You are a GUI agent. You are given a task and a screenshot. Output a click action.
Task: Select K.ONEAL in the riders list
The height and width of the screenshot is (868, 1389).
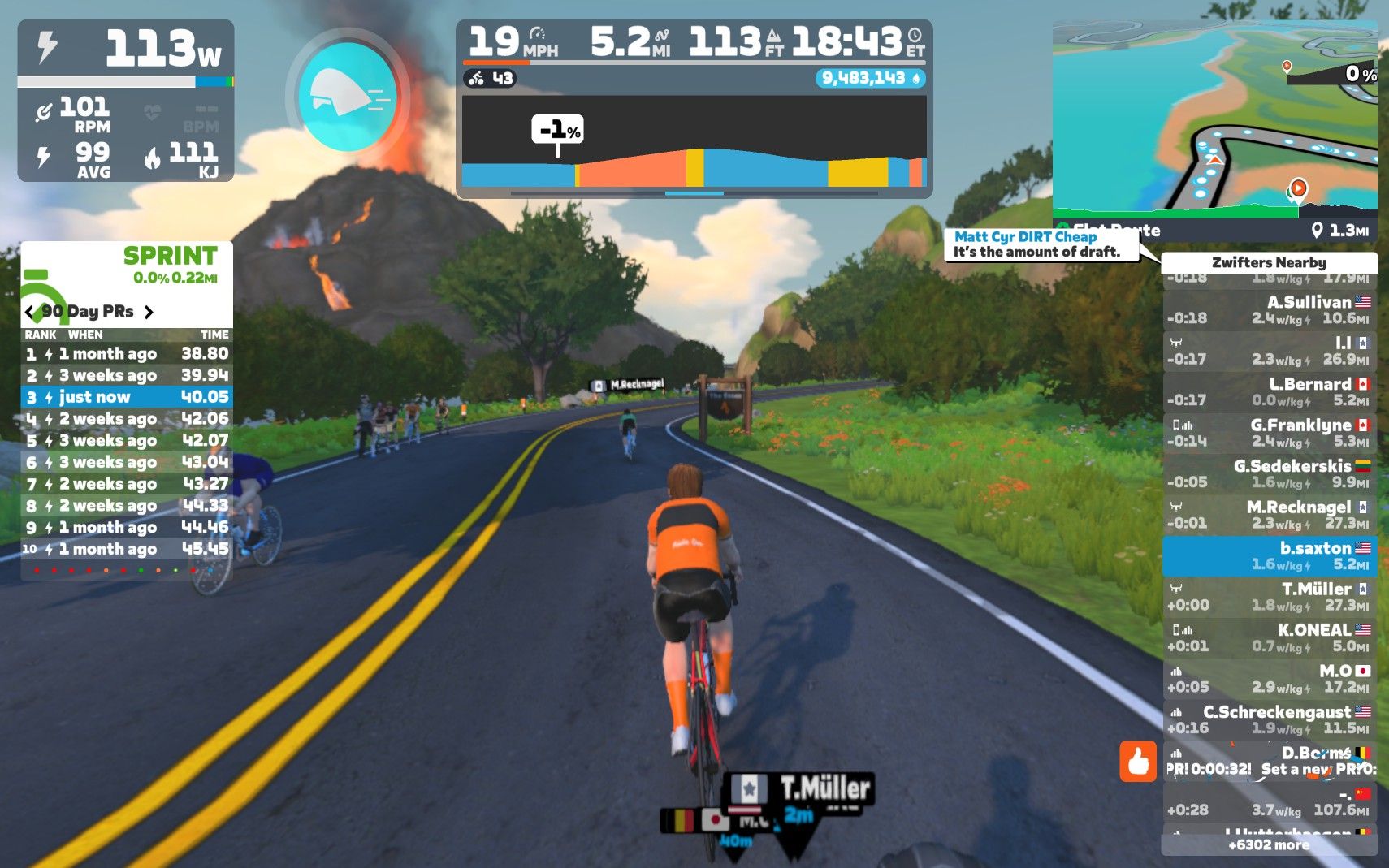[1269, 637]
